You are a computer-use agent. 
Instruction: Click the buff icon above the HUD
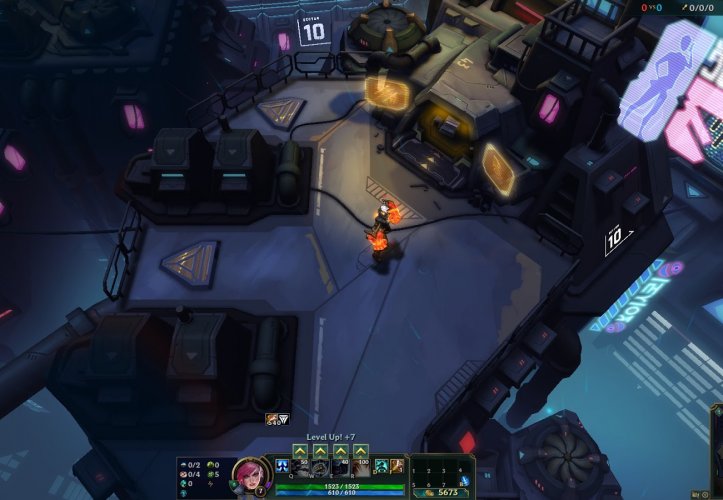point(271,419)
